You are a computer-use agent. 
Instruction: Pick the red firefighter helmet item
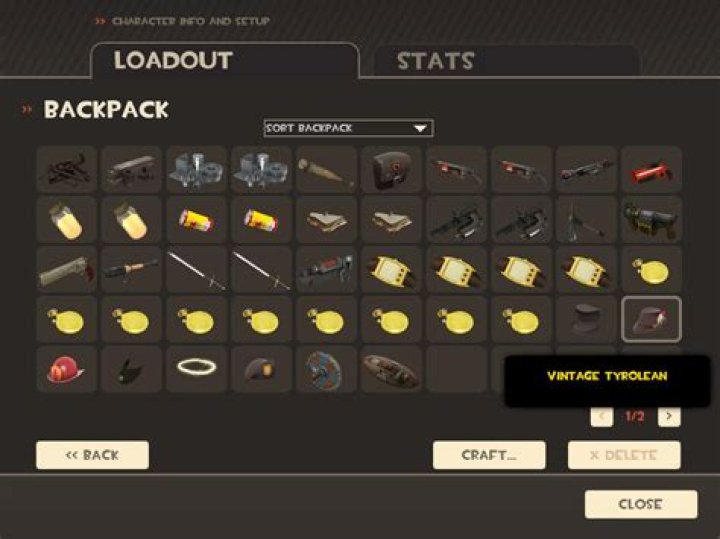(x=66, y=369)
